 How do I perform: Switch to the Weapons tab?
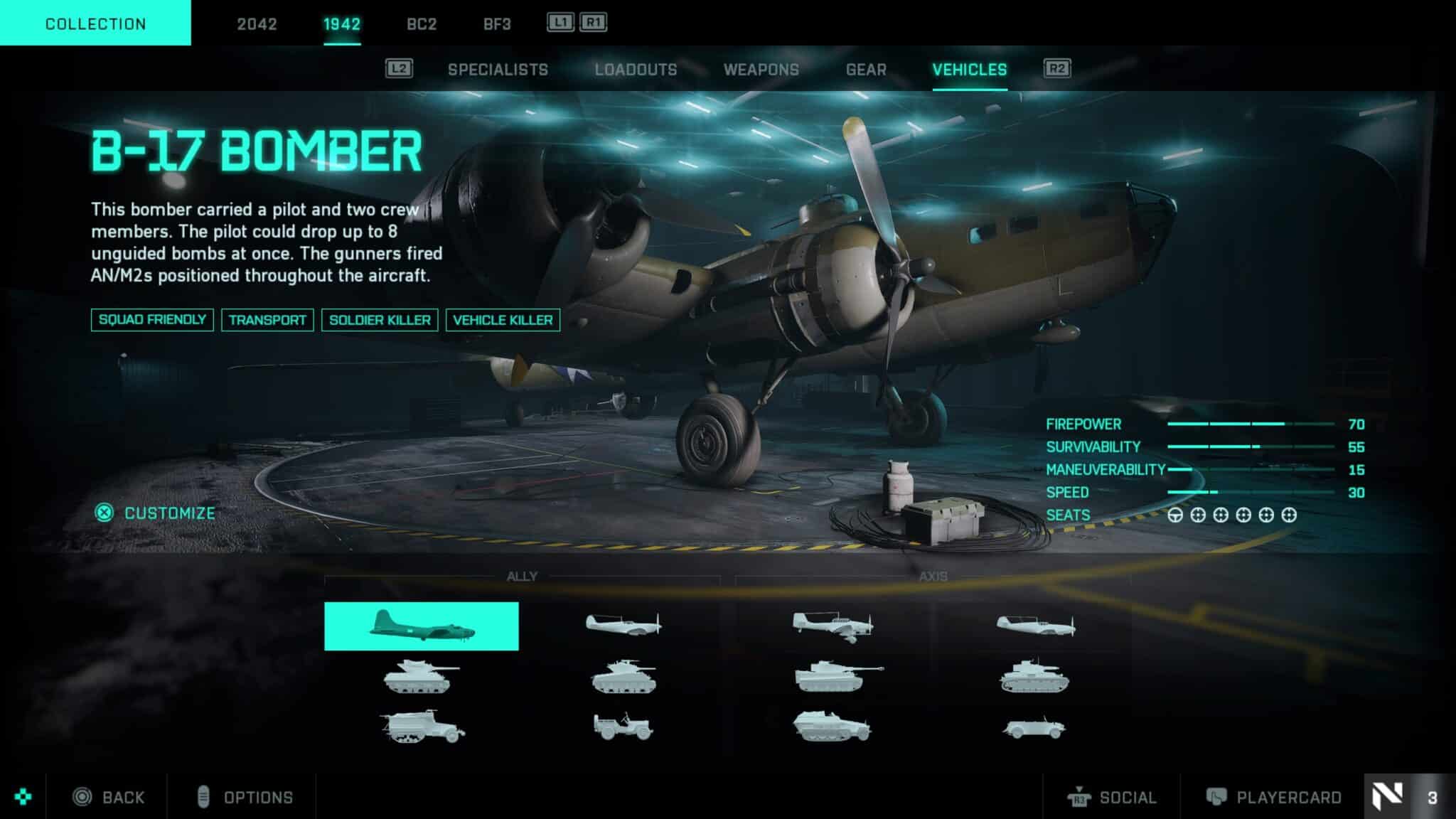761,69
